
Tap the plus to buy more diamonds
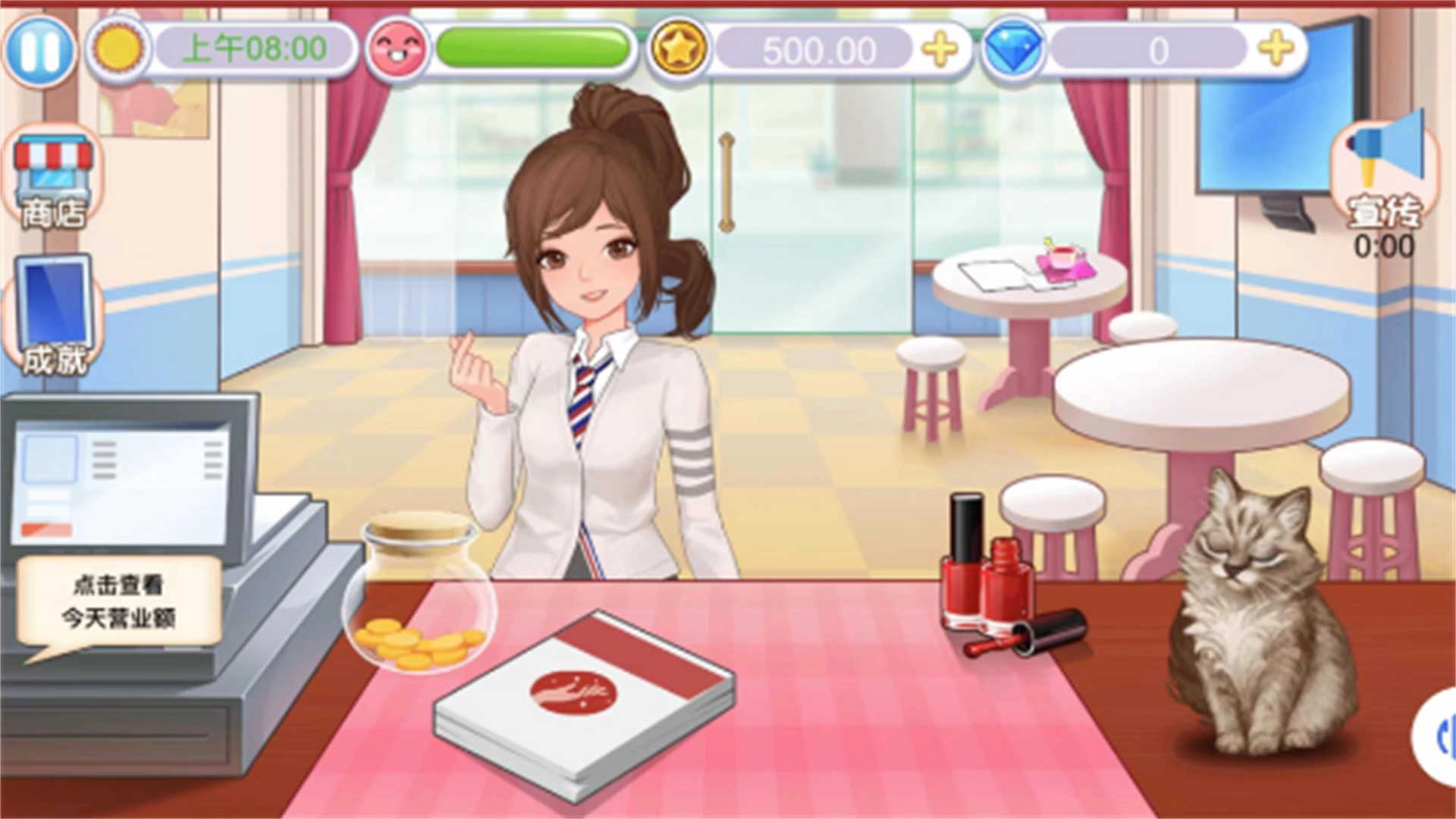[x=1278, y=49]
